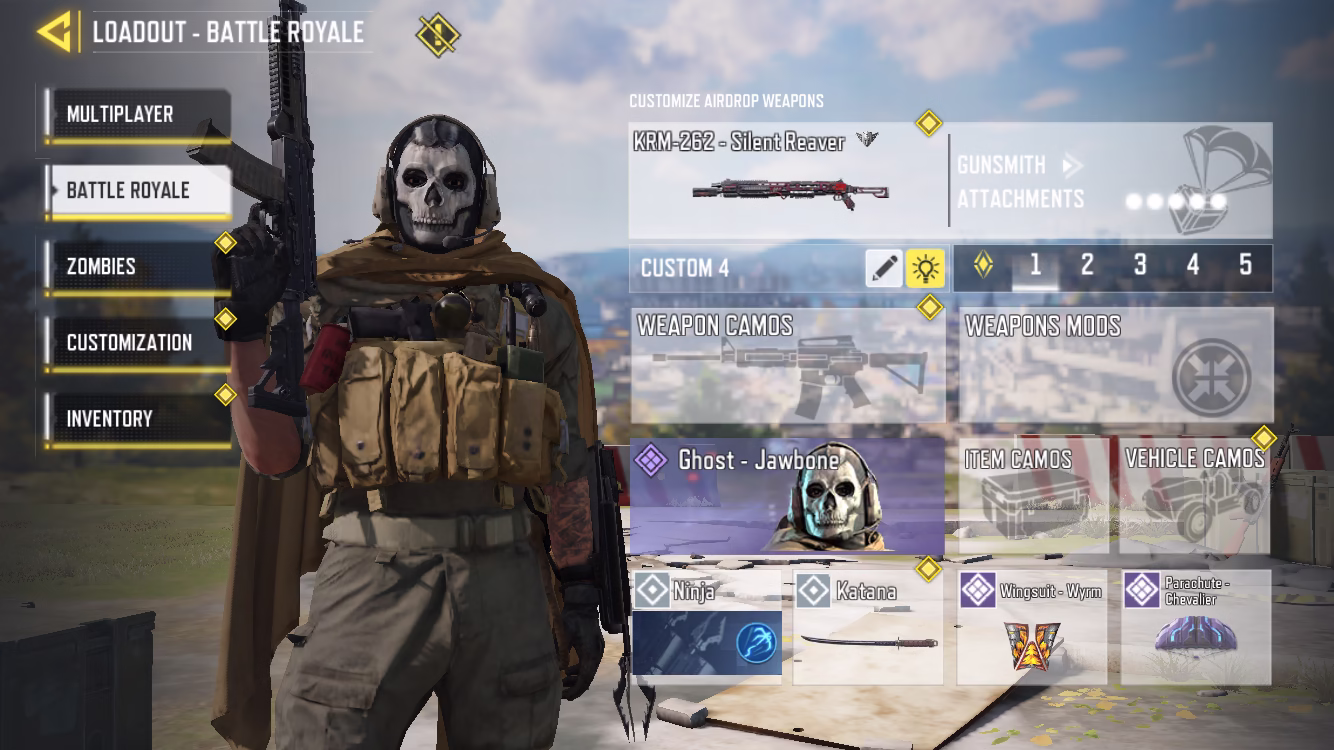Open Vehicle Camos
The height and width of the screenshot is (750, 1334).
(x=1195, y=497)
